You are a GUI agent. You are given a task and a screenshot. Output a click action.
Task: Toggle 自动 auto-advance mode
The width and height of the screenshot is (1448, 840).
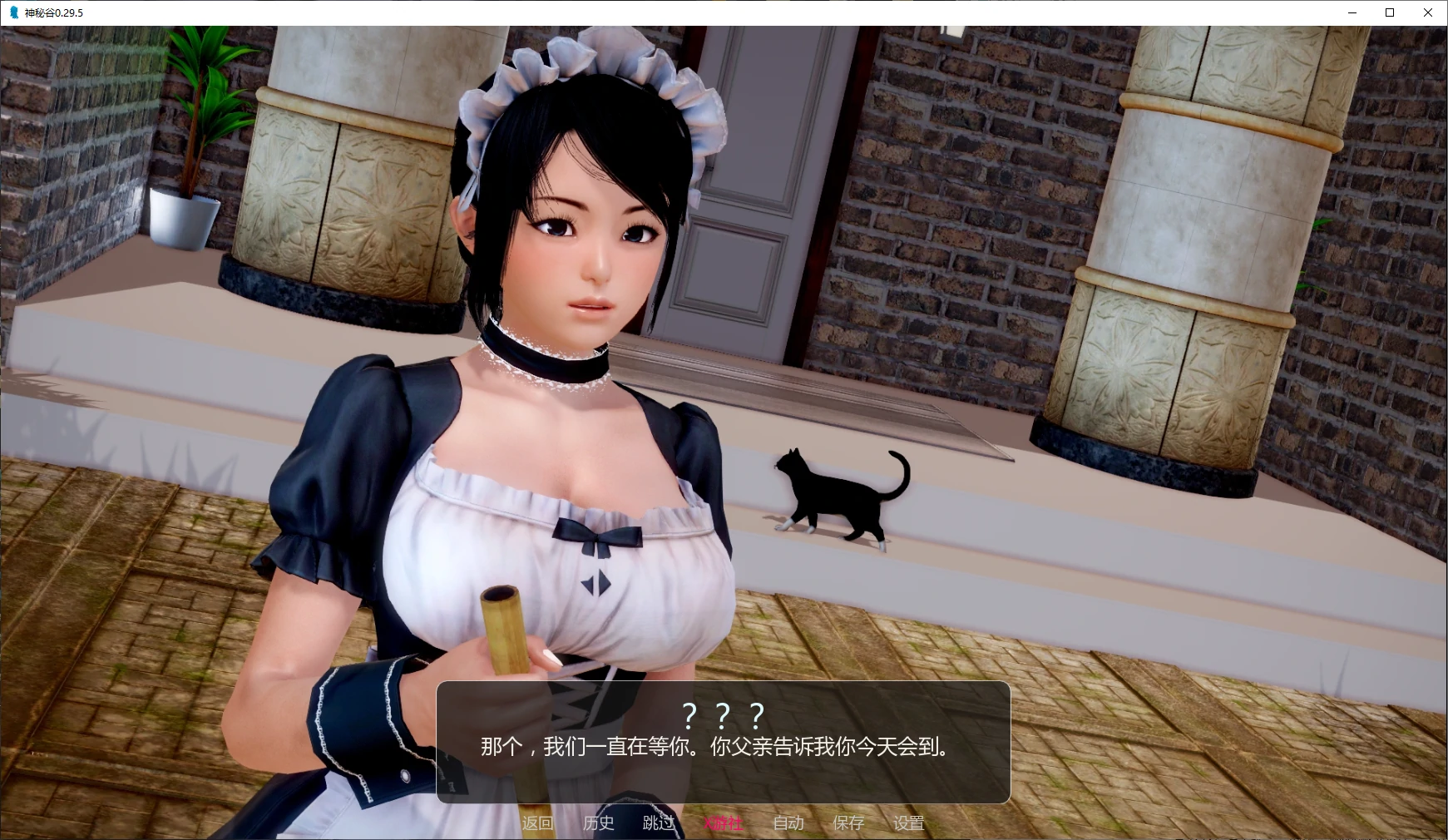click(x=788, y=823)
